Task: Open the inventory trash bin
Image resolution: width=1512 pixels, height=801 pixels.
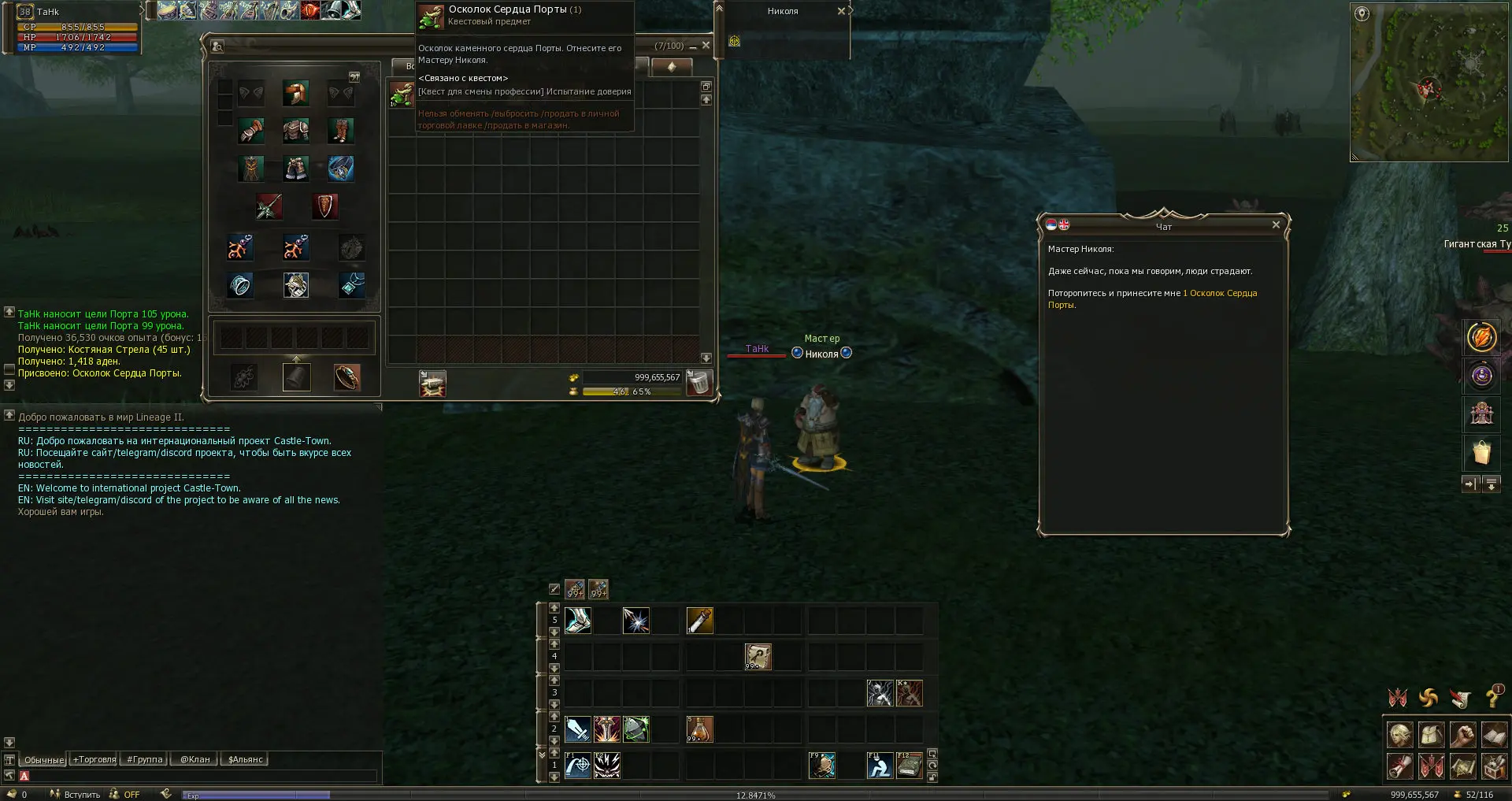Action: [x=699, y=383]
